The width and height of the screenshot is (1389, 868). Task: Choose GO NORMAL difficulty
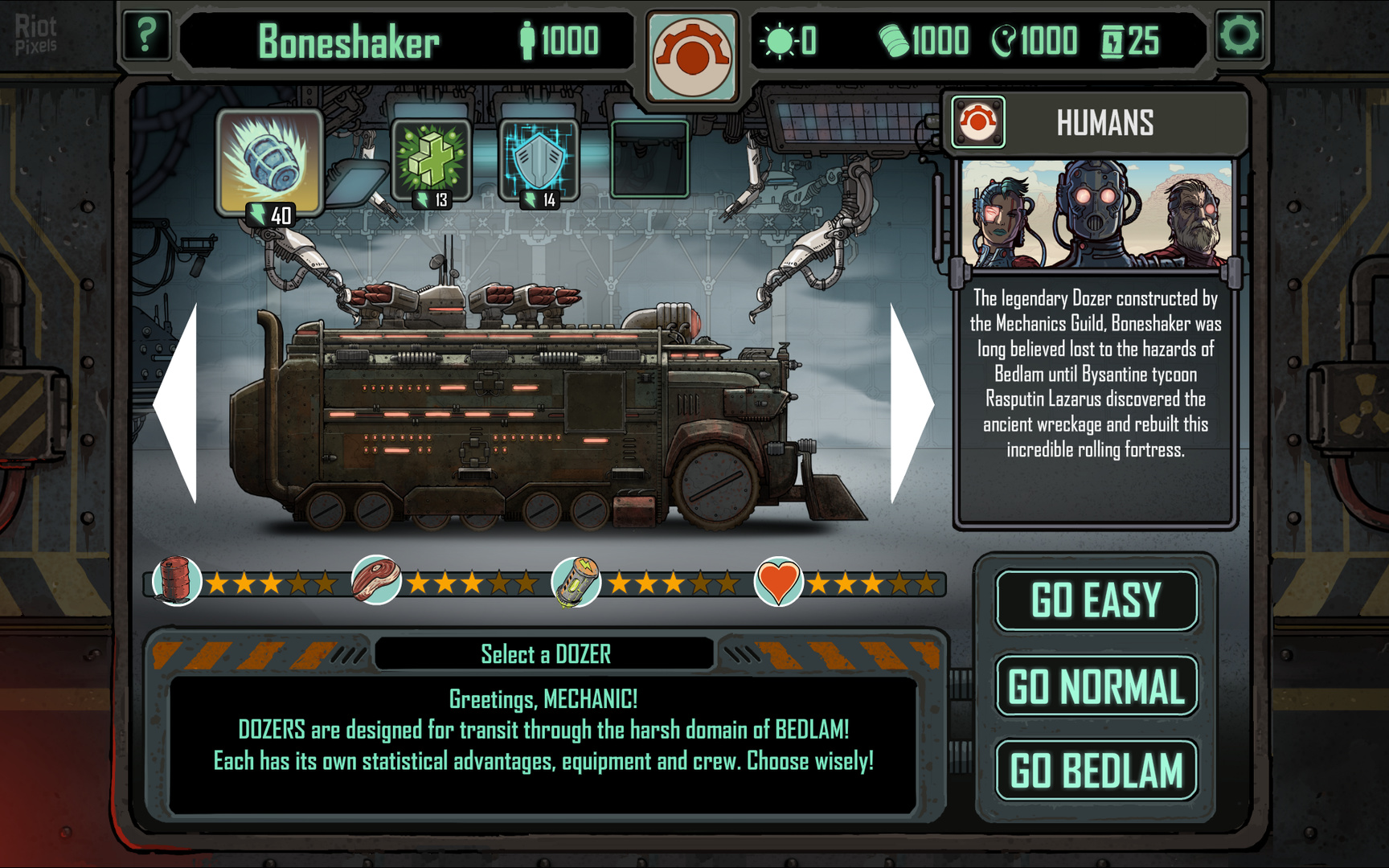[x=1096, y=686]
